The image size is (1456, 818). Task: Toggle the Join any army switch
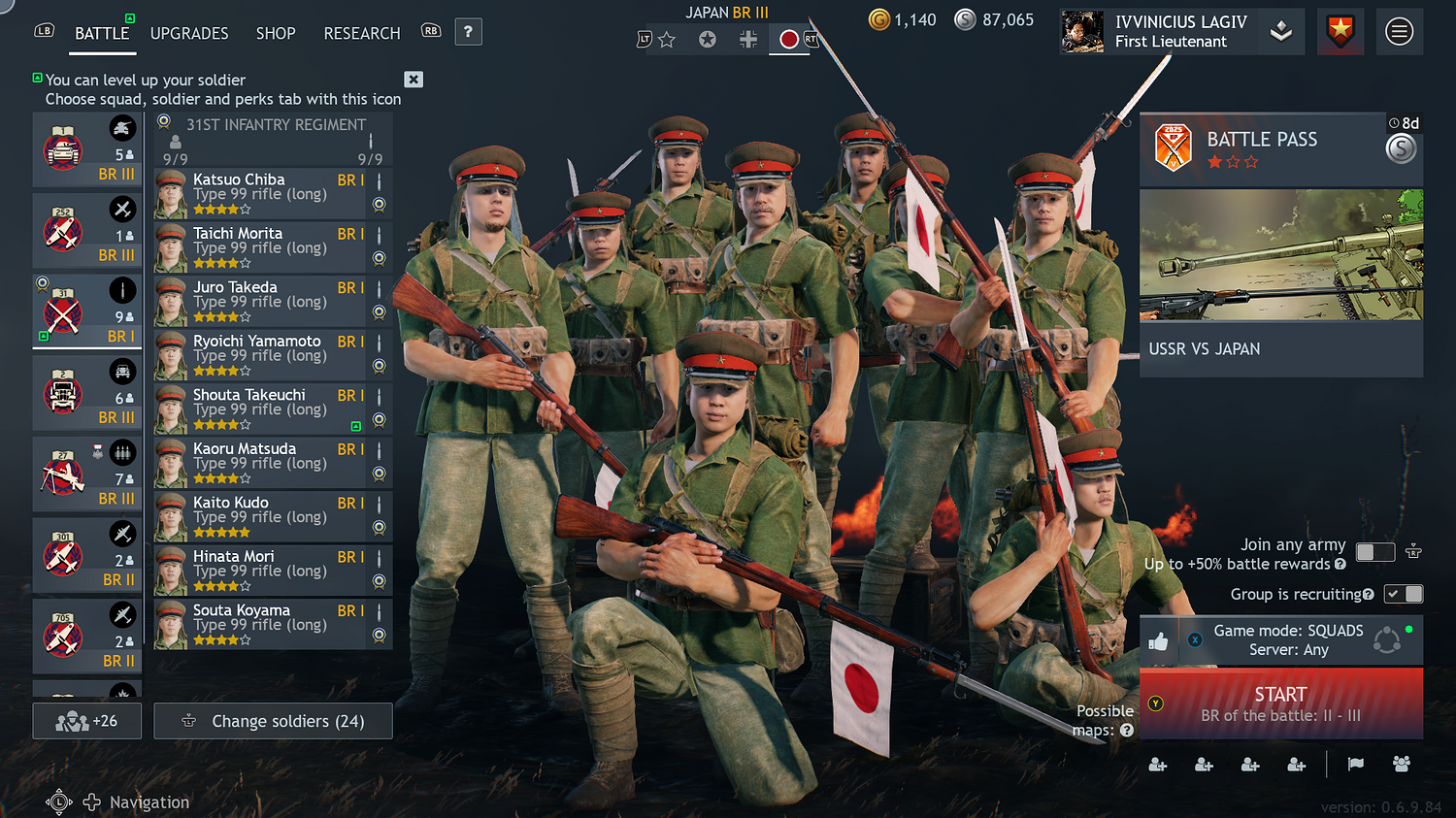(x=1374, y=551)
